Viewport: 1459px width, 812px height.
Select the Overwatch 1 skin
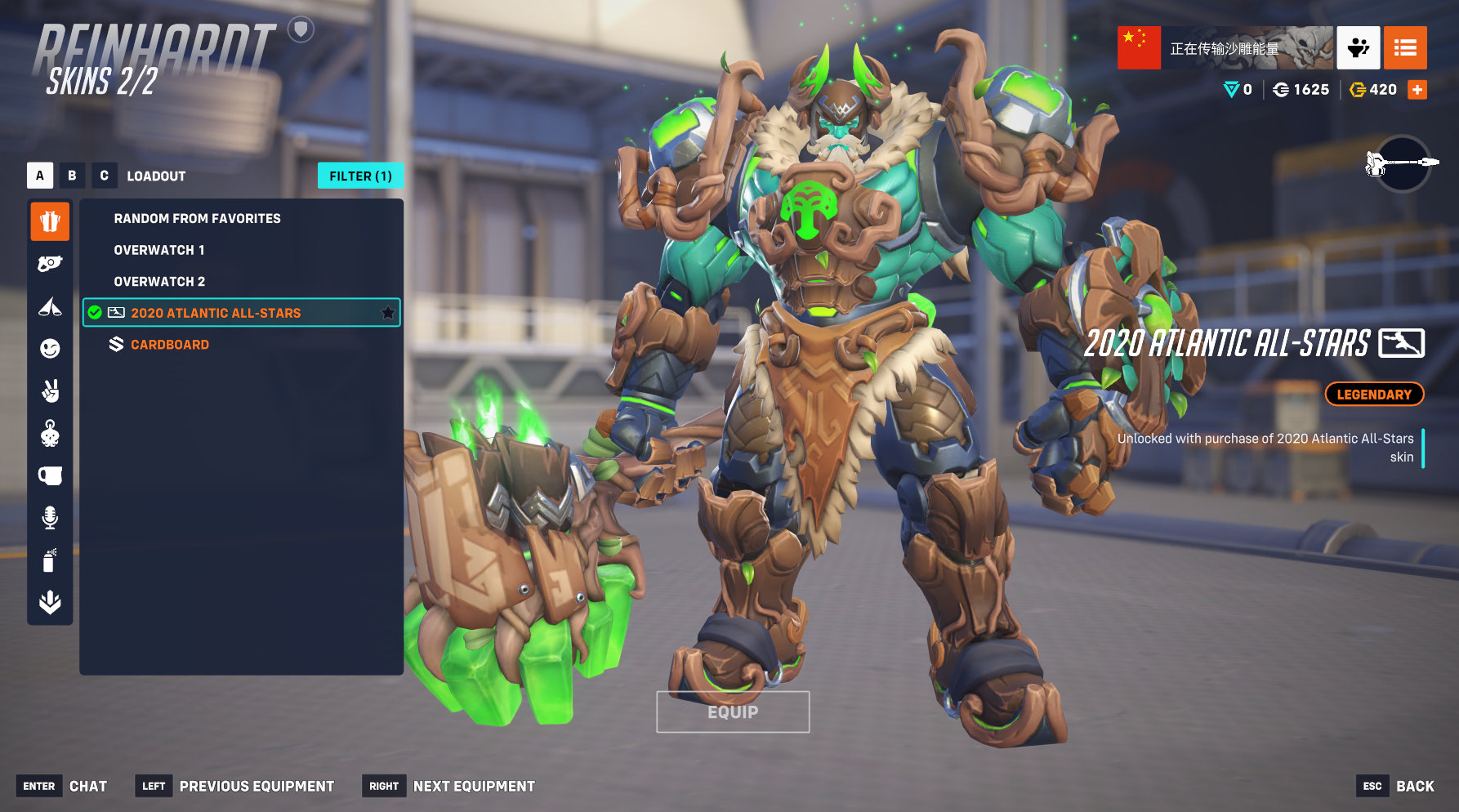159,250
